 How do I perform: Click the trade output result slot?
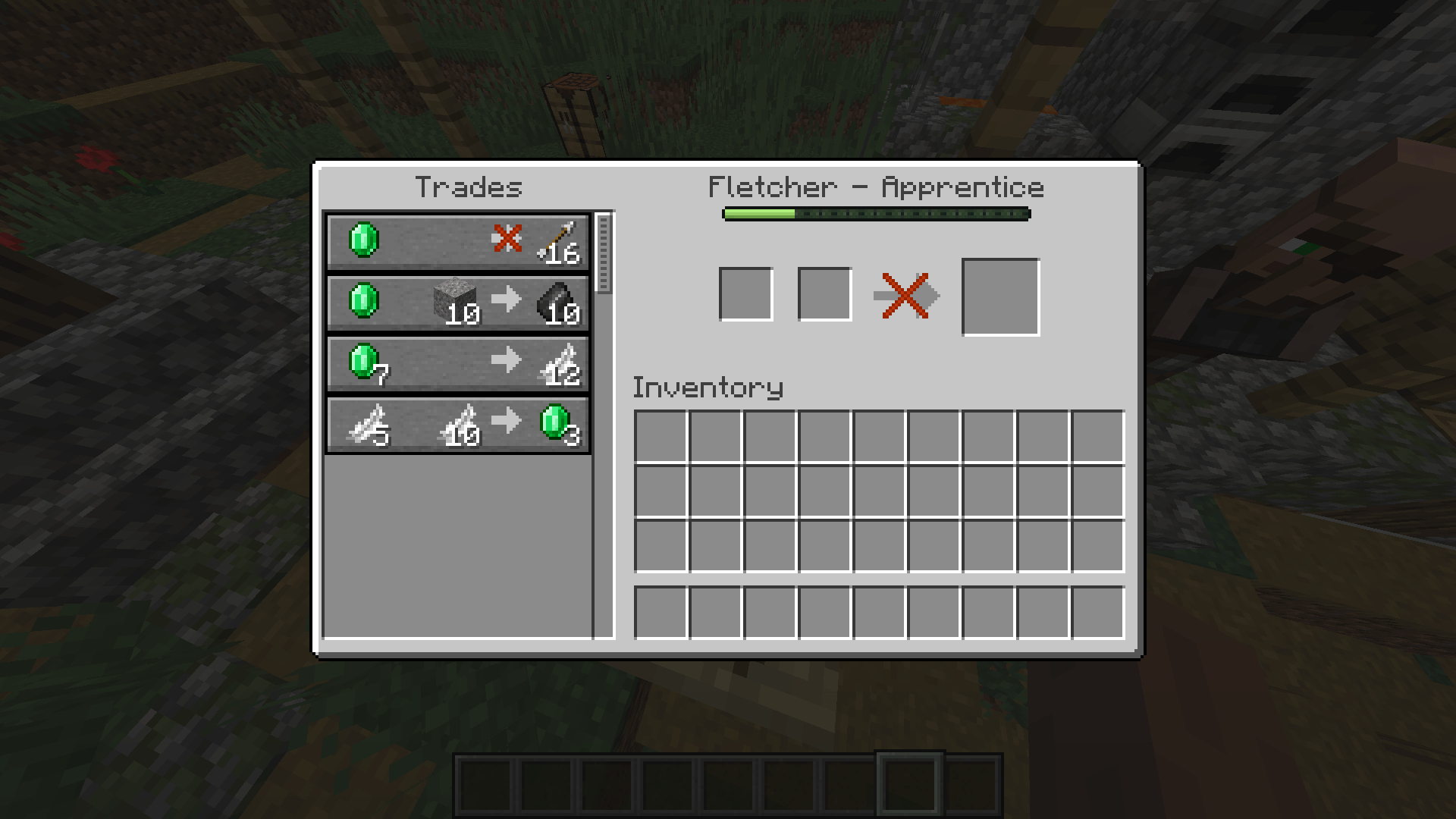coord(1000,295)
